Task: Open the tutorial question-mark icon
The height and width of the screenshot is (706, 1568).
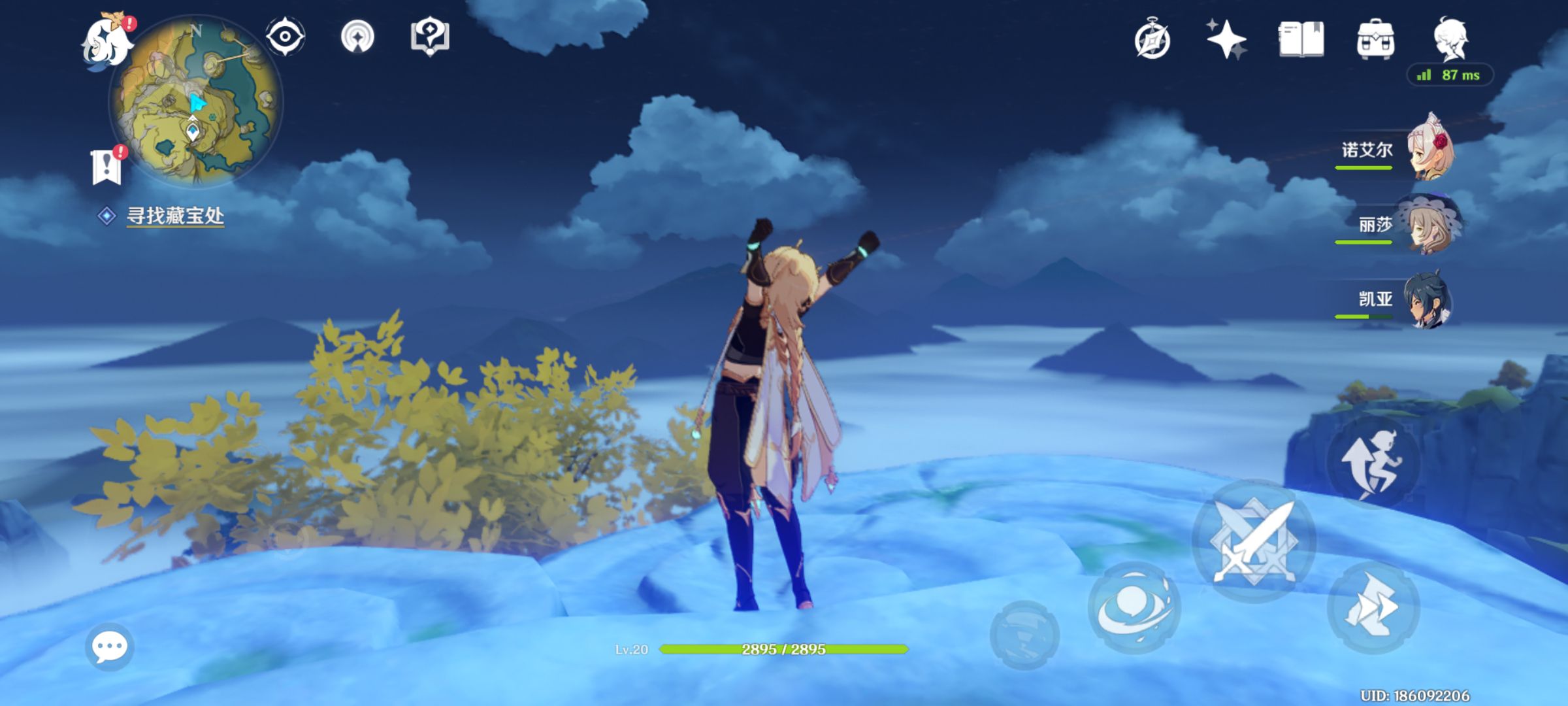Action: [x=429, y=37]
